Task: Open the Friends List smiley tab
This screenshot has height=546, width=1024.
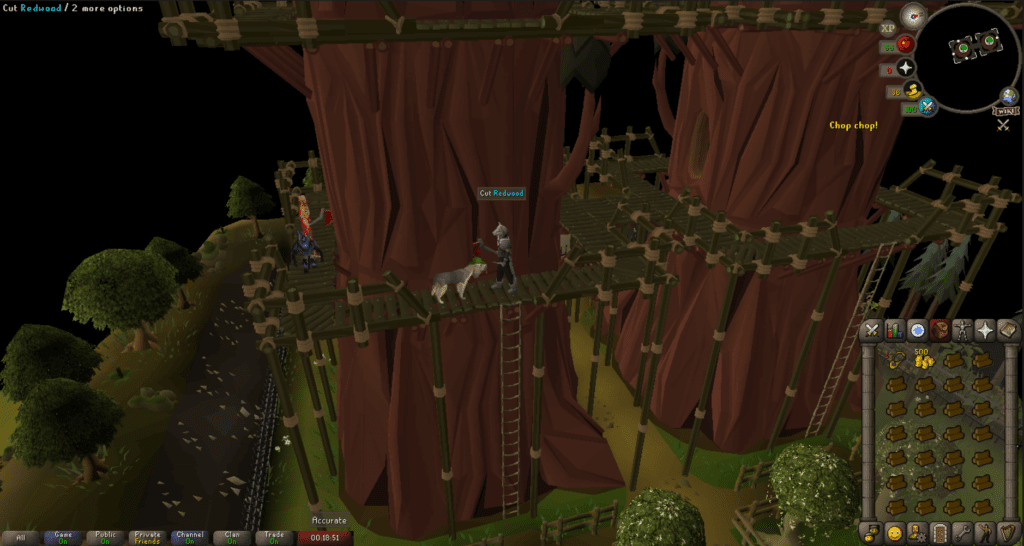Action: pos(895,531)
